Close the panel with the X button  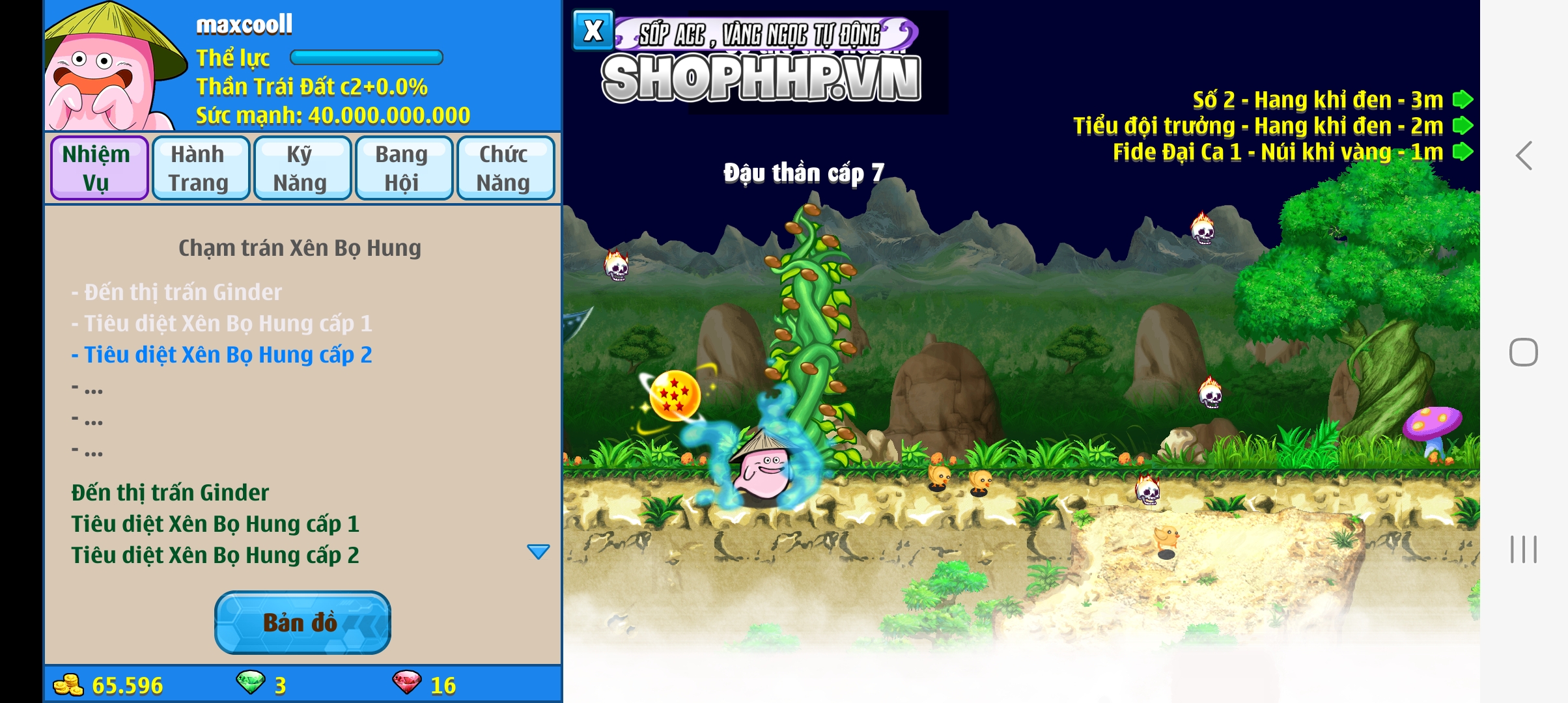pos(593,31)
